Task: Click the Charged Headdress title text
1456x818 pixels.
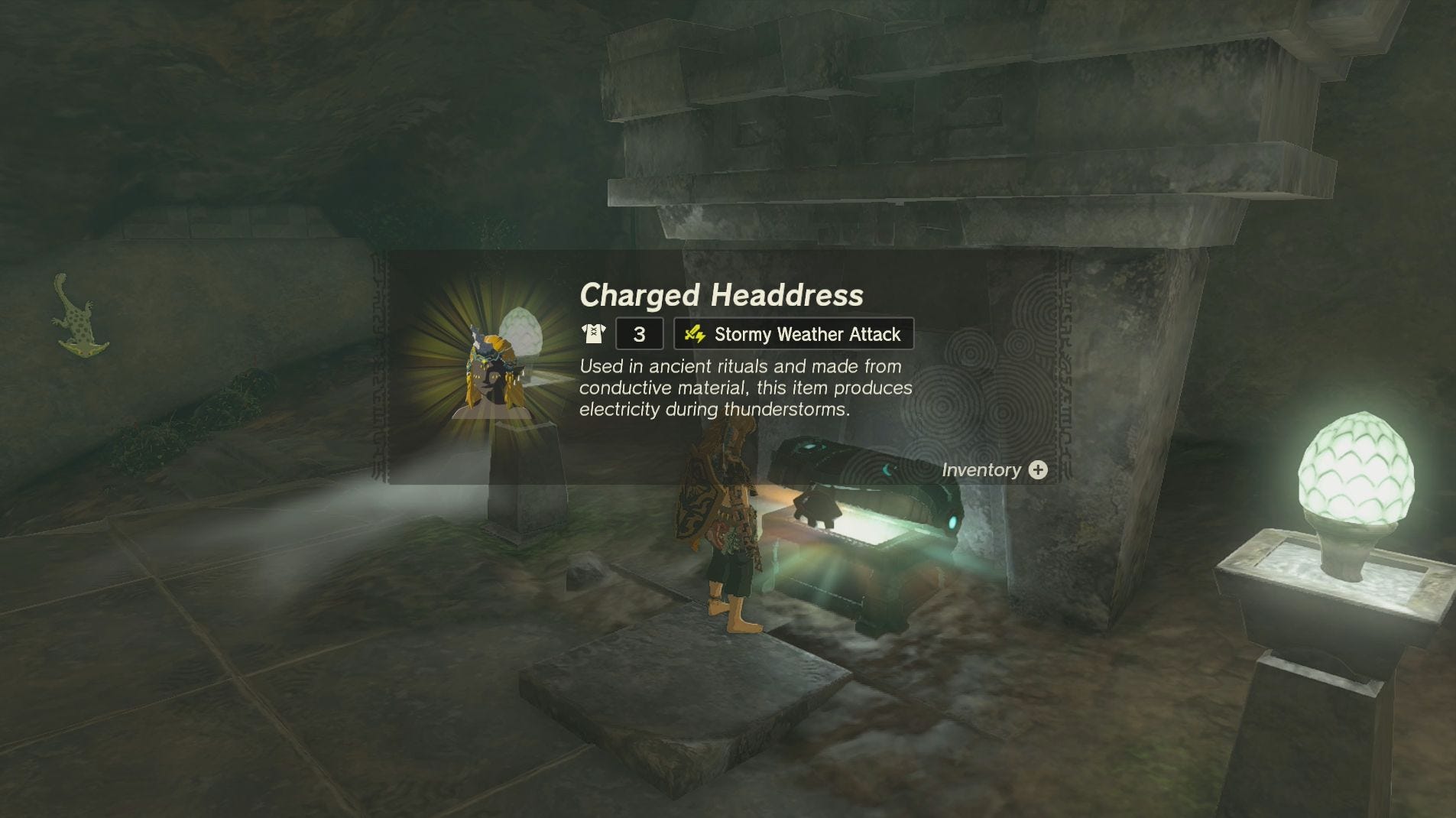Action: click(721, 295)
